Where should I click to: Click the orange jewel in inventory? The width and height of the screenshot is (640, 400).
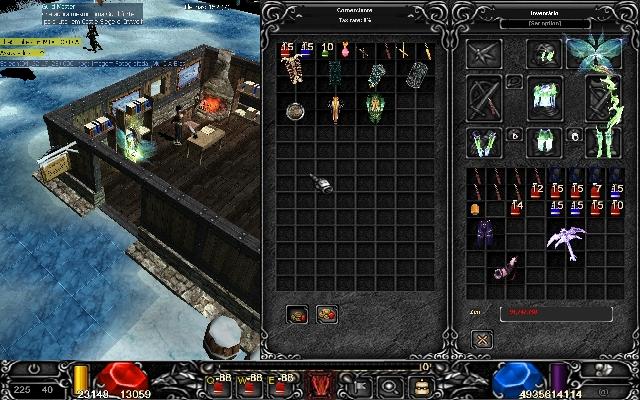[x=475, y=208]
